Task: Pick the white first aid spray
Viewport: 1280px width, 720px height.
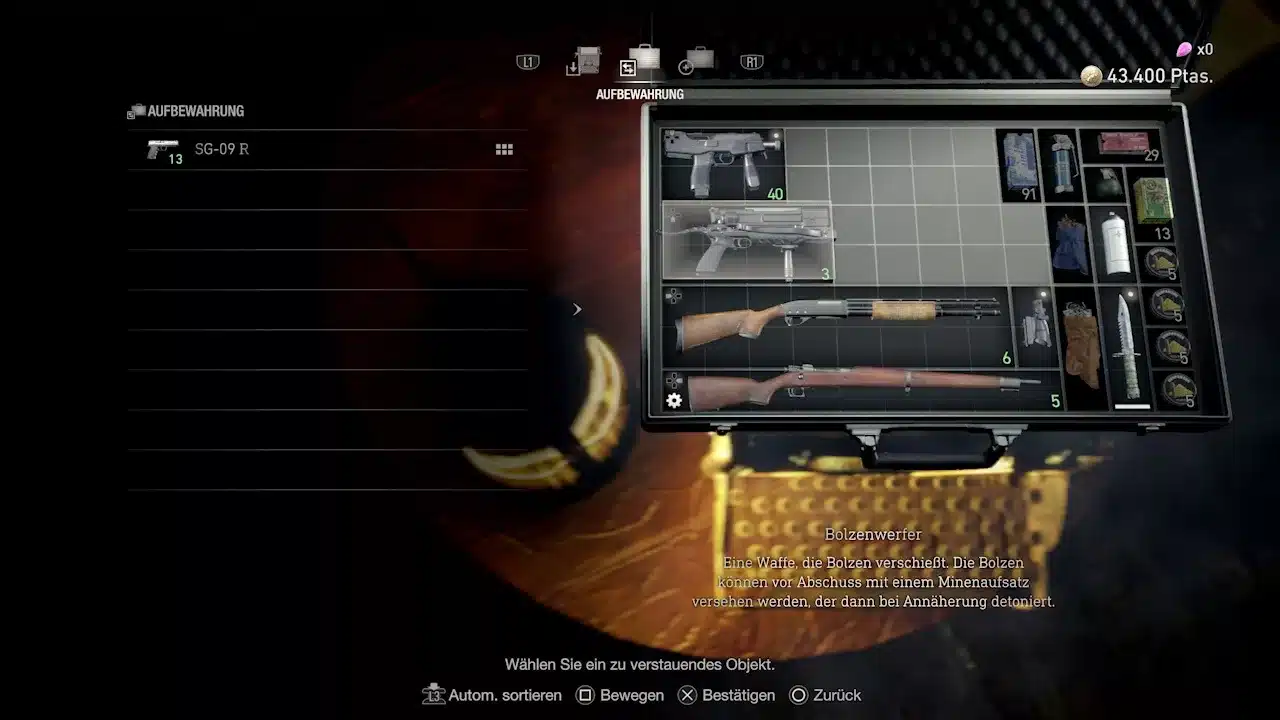Action: (1116, 245)
